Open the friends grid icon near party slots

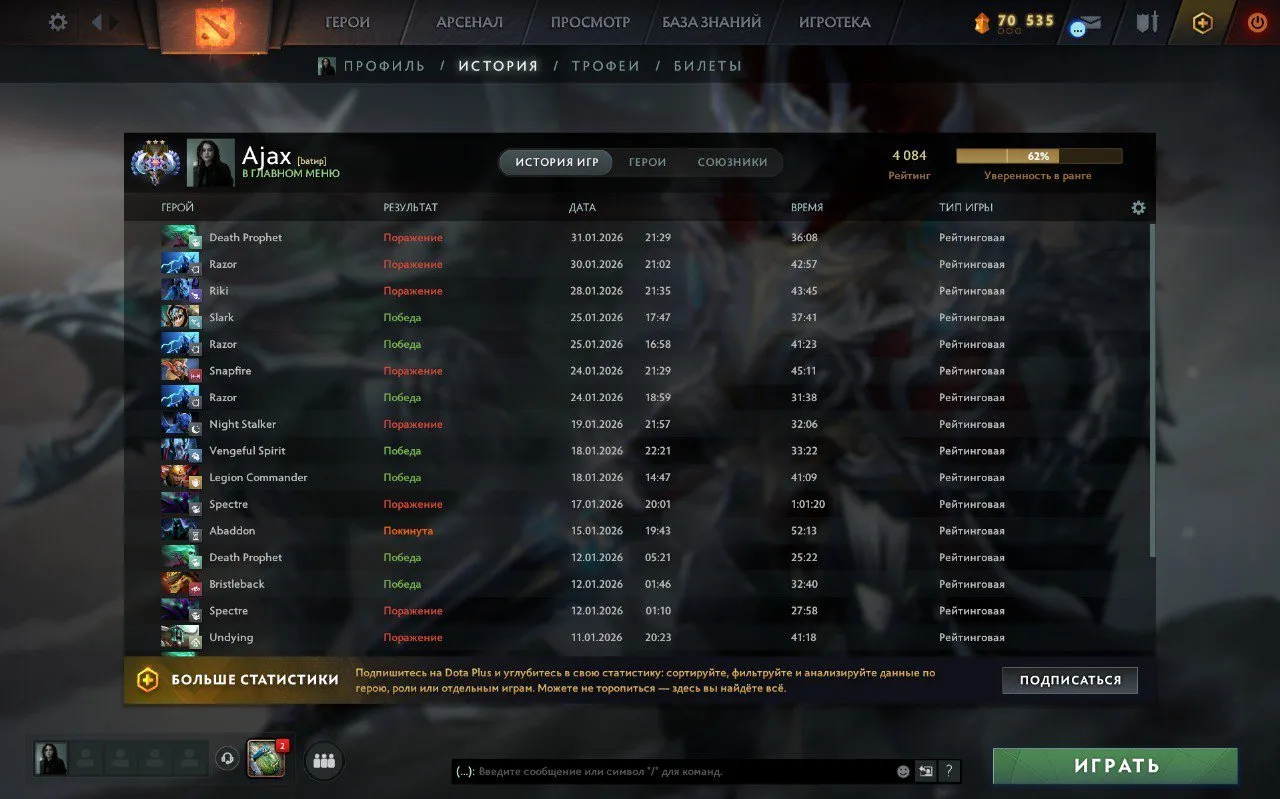tap(323, 761)
